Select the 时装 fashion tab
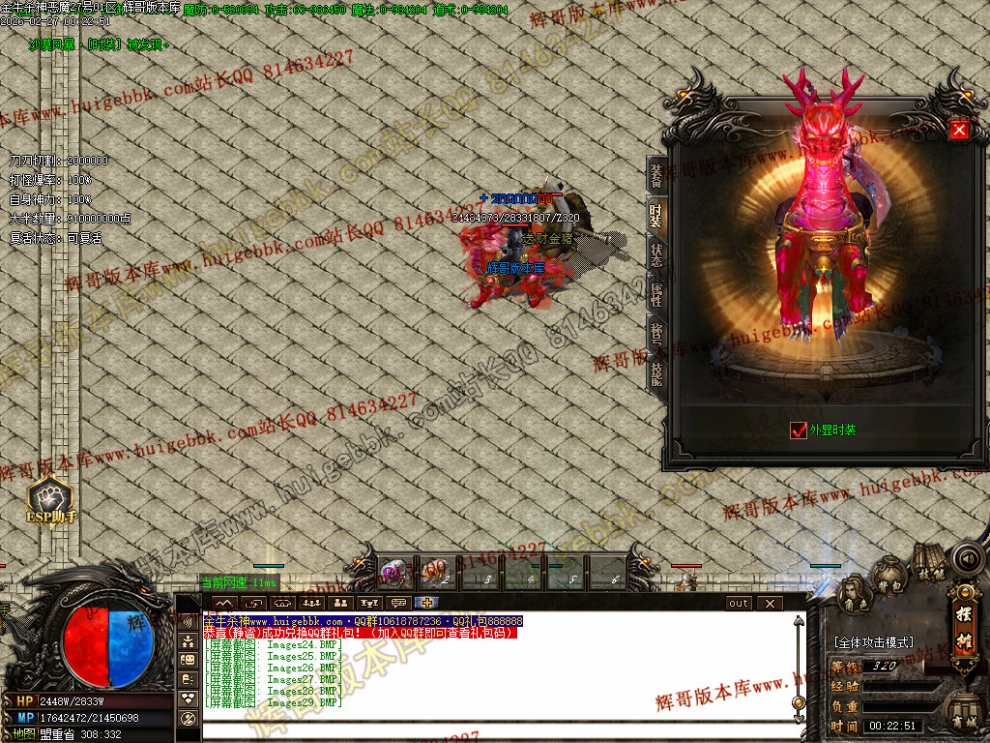The image size is (990, 743). click(656, 214)
